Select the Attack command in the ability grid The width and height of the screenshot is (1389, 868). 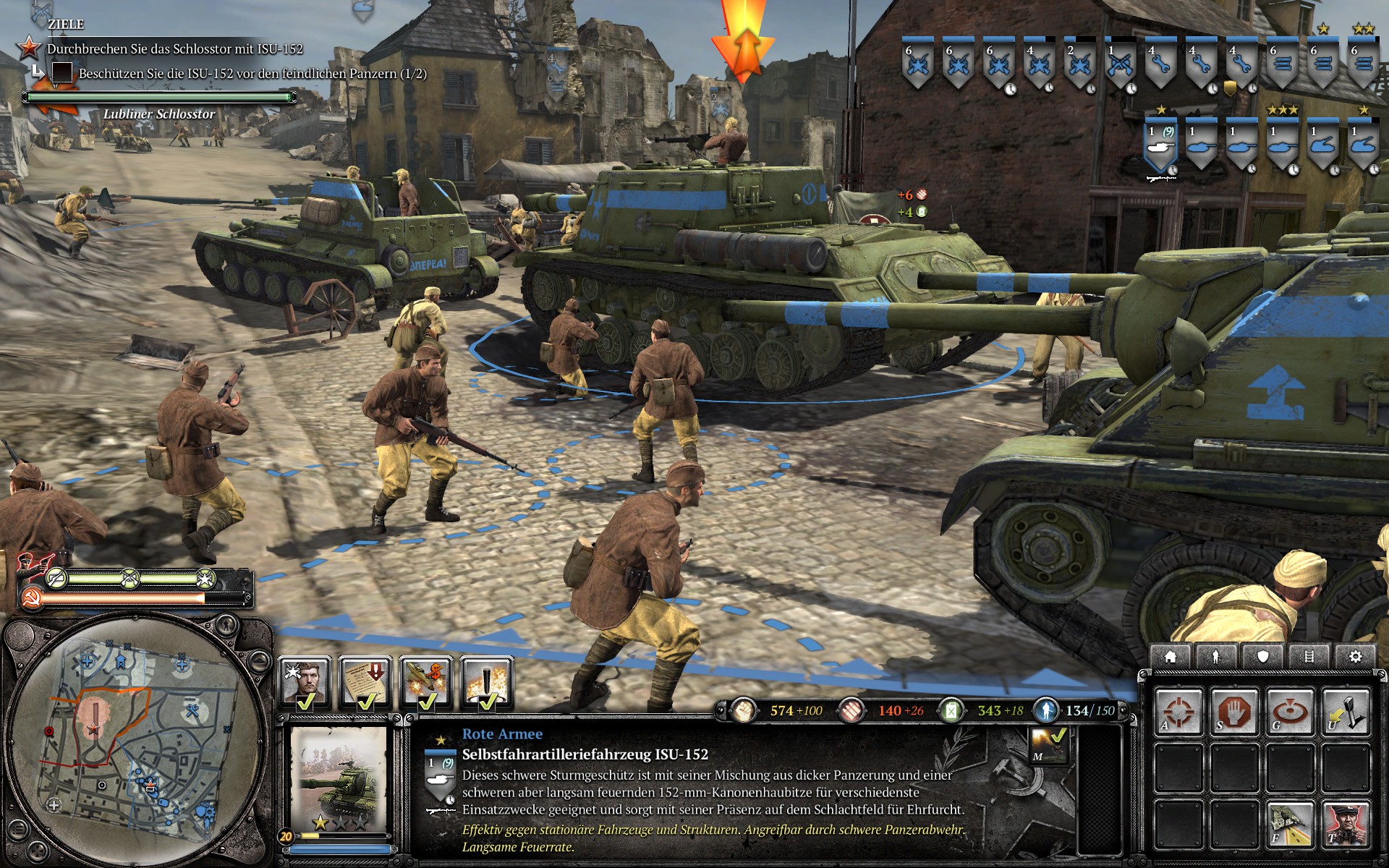pyautogui.click(x=1180, y=710)
